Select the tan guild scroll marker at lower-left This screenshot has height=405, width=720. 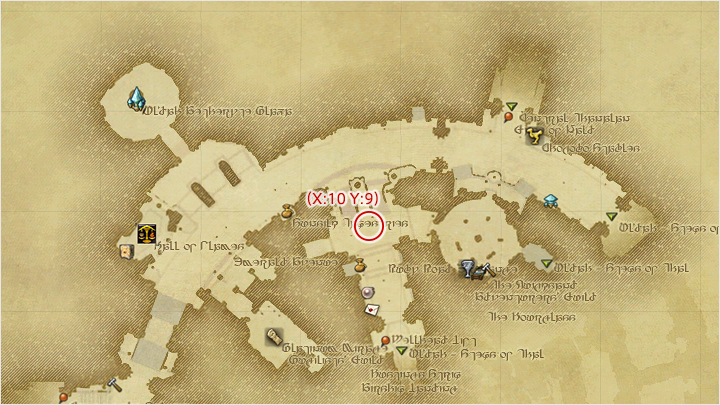273,339
